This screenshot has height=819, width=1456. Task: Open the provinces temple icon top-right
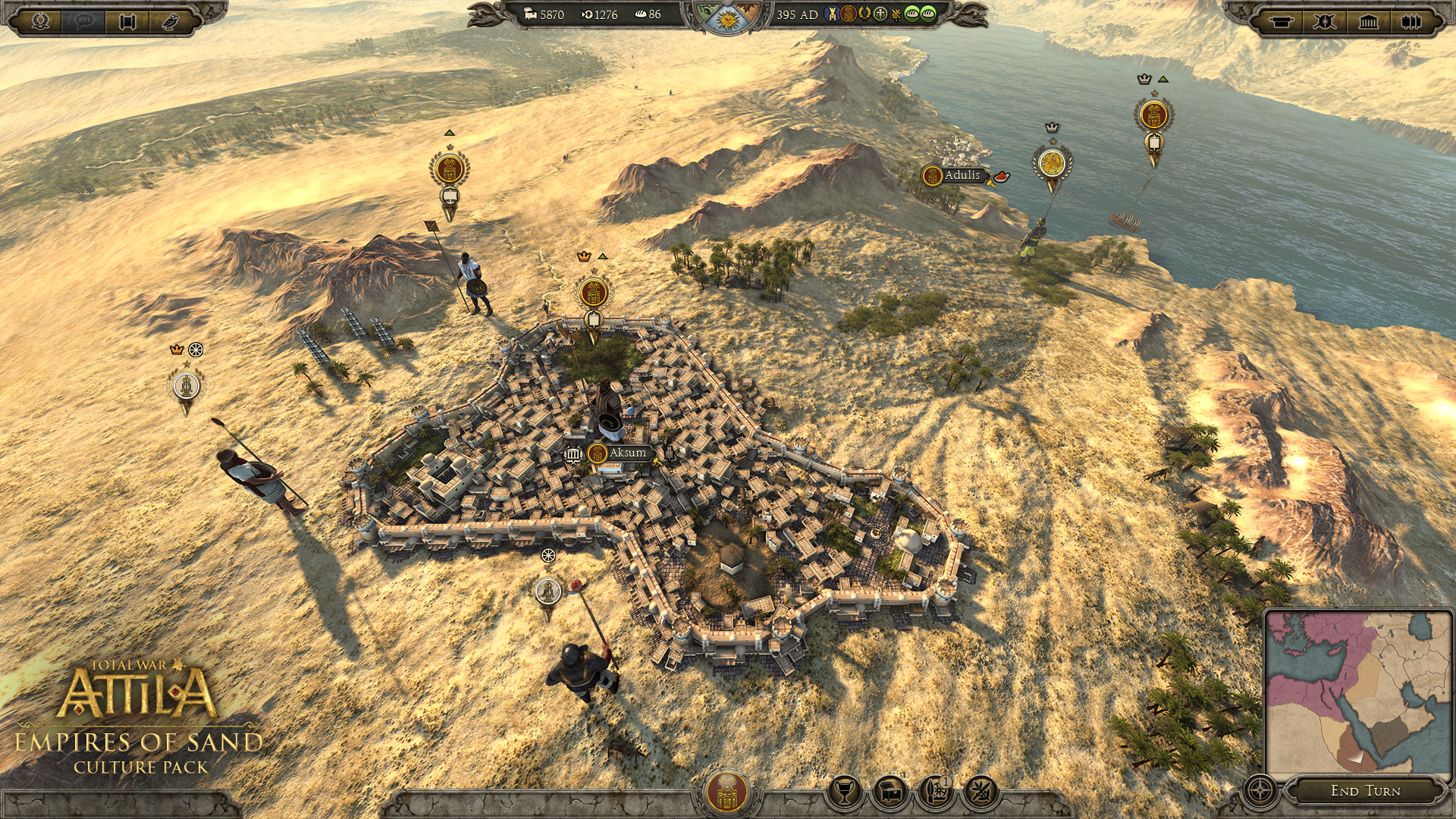point(1369,21)
